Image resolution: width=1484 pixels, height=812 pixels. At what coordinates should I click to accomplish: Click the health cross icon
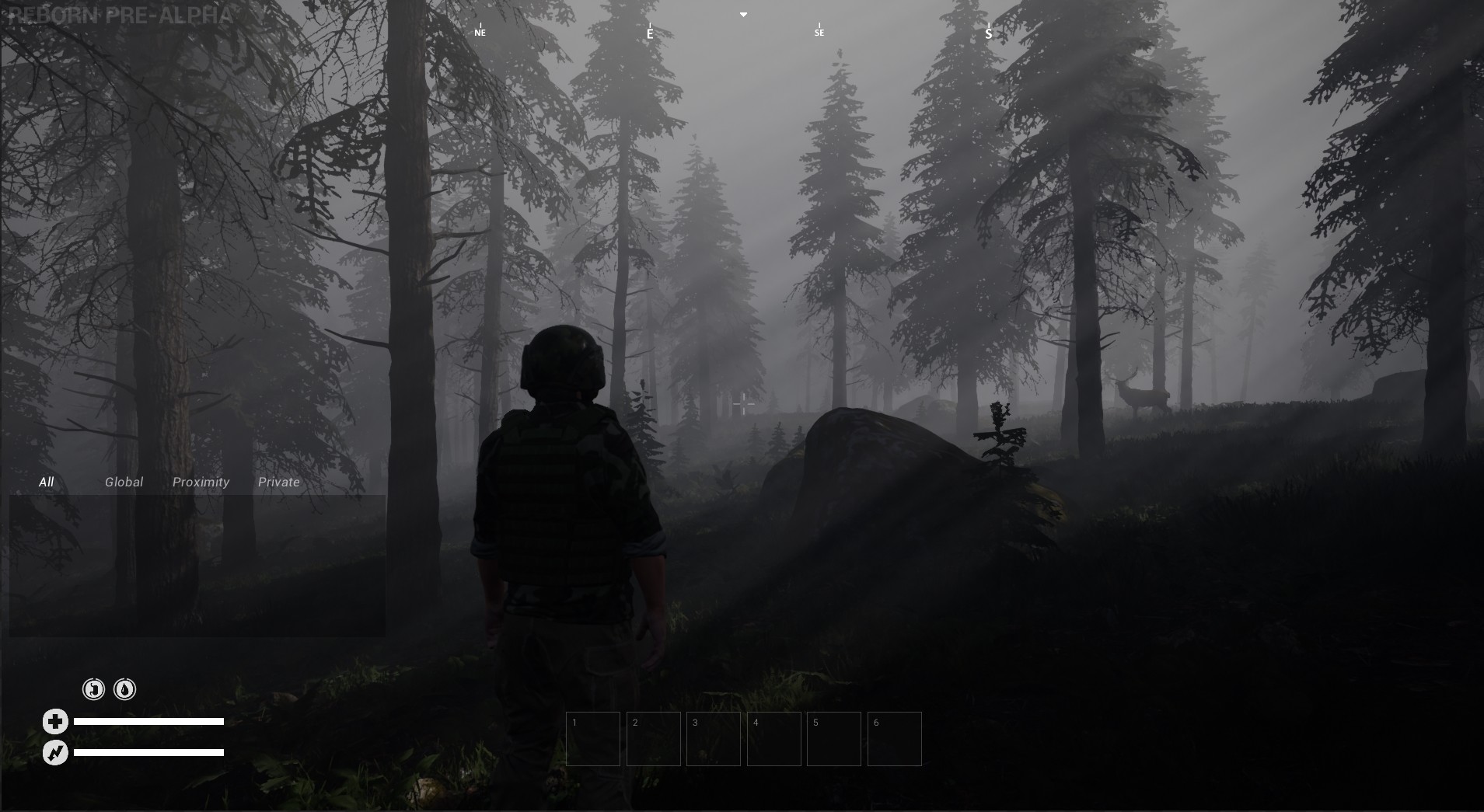point(54,720)
